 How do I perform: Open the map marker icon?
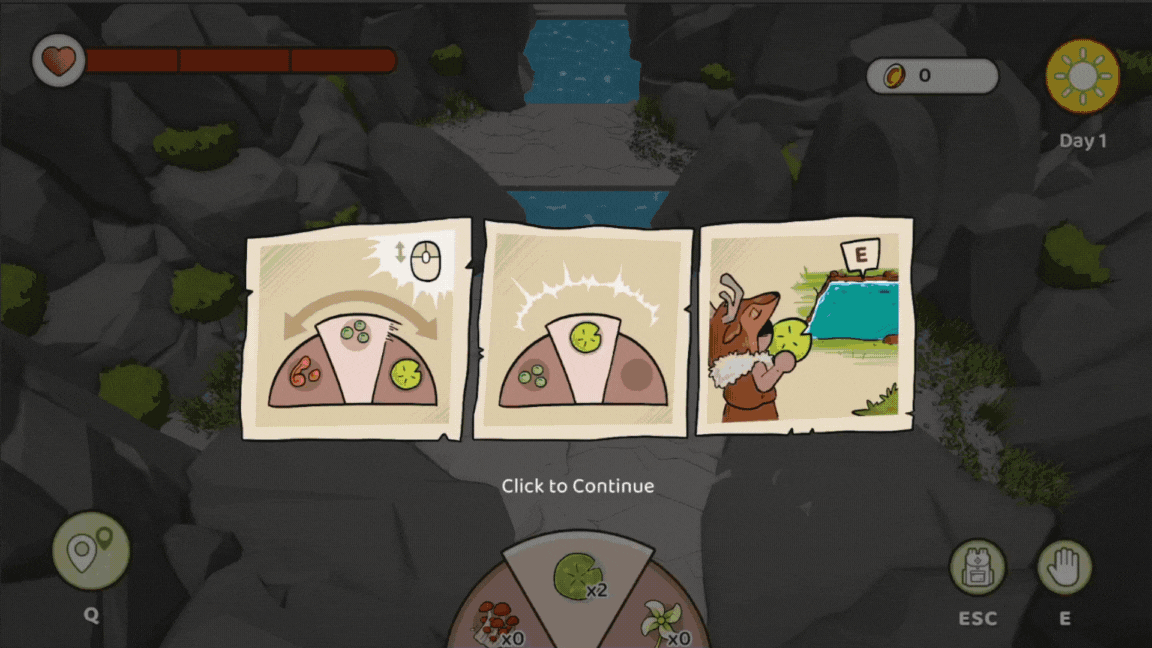[90, 551]
